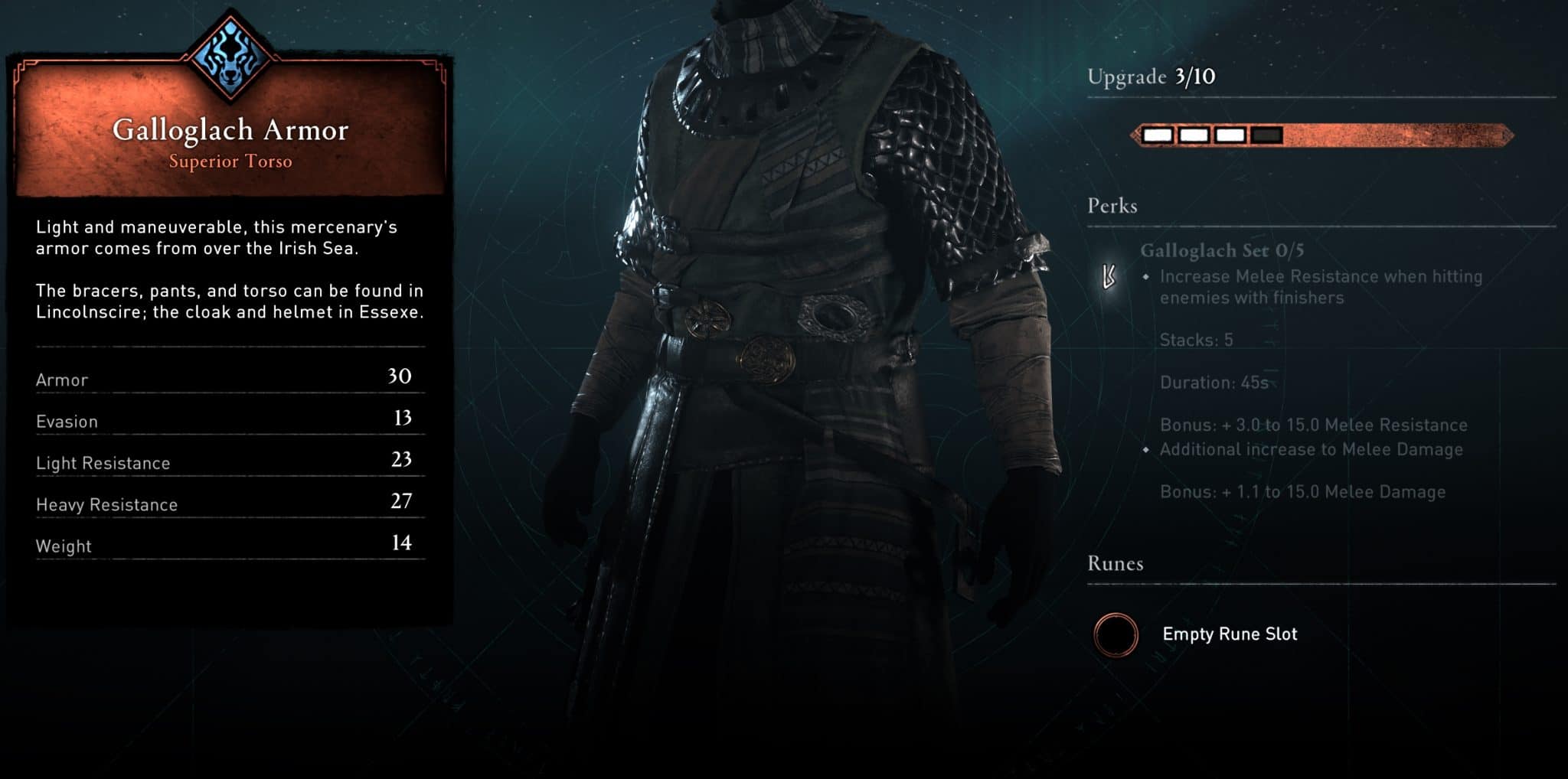Image resolution: width=1568 pixels, height=779 pixels.
Task: Toggle the additional Melee Damage perk
Action: click(1311, 450)
